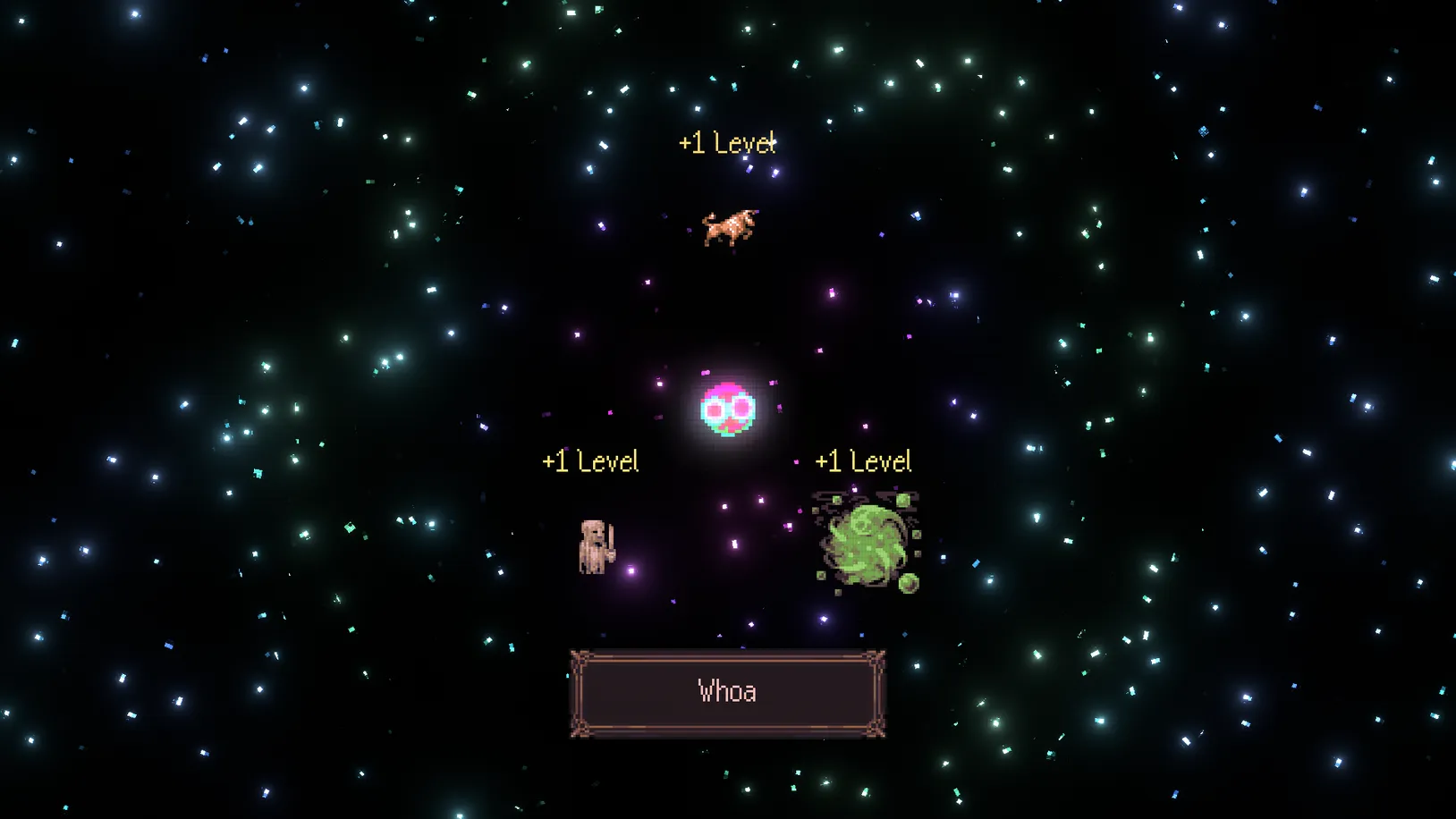Viewport: 1456px width, 819px height.
Task: Click inside the ornate 'Whoa' dialog frame
Action: [727, 691]
